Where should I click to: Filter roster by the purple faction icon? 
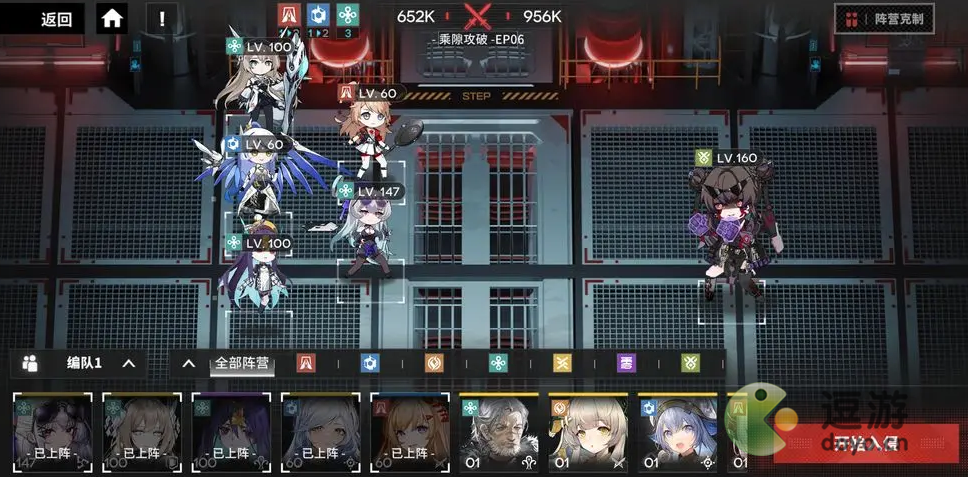(625, 363)
